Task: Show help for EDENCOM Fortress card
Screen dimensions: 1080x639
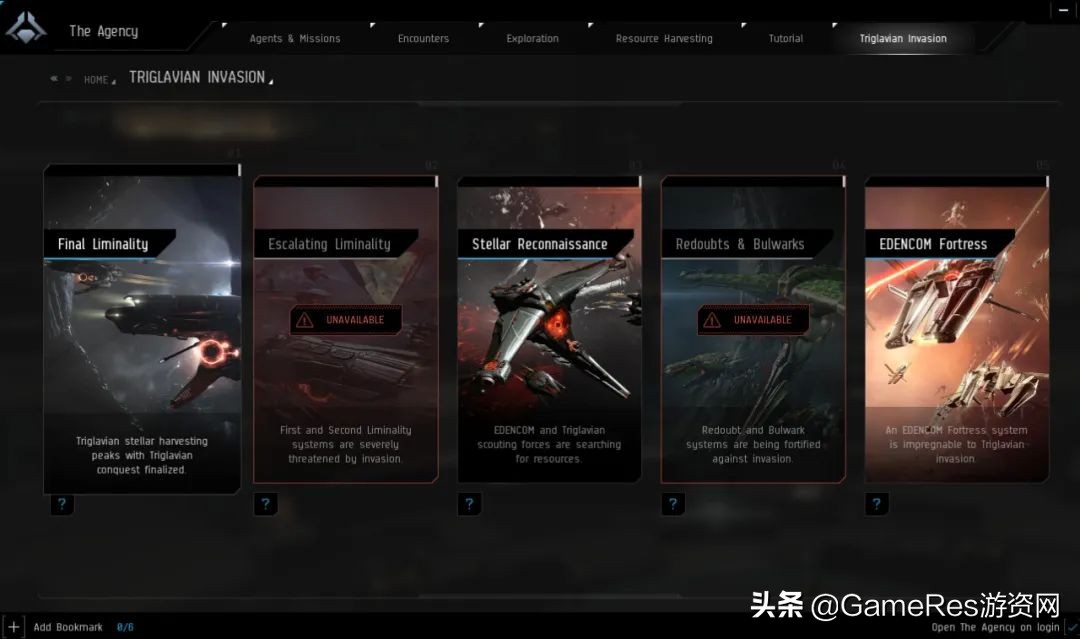Action: (877, 505)
